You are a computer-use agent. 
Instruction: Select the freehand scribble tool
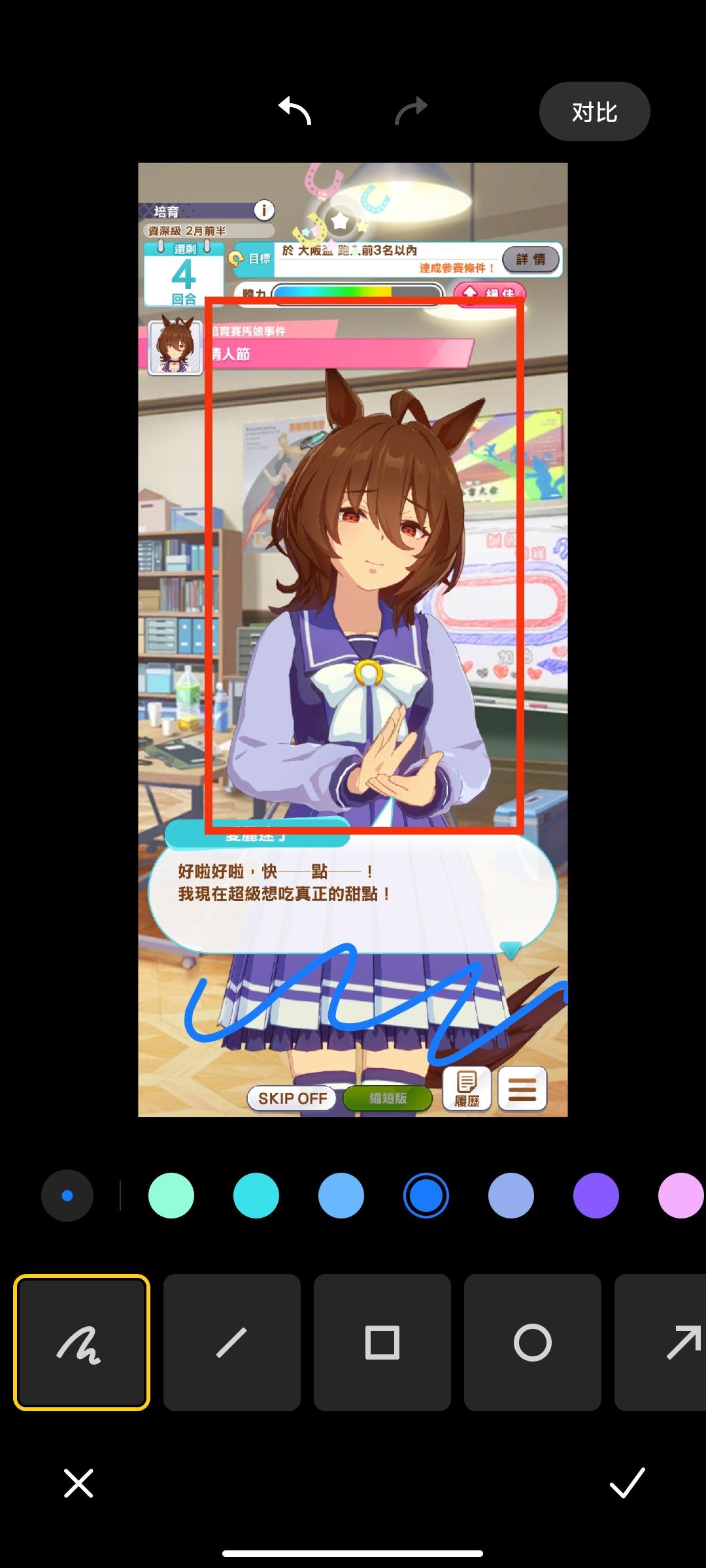82,1343
